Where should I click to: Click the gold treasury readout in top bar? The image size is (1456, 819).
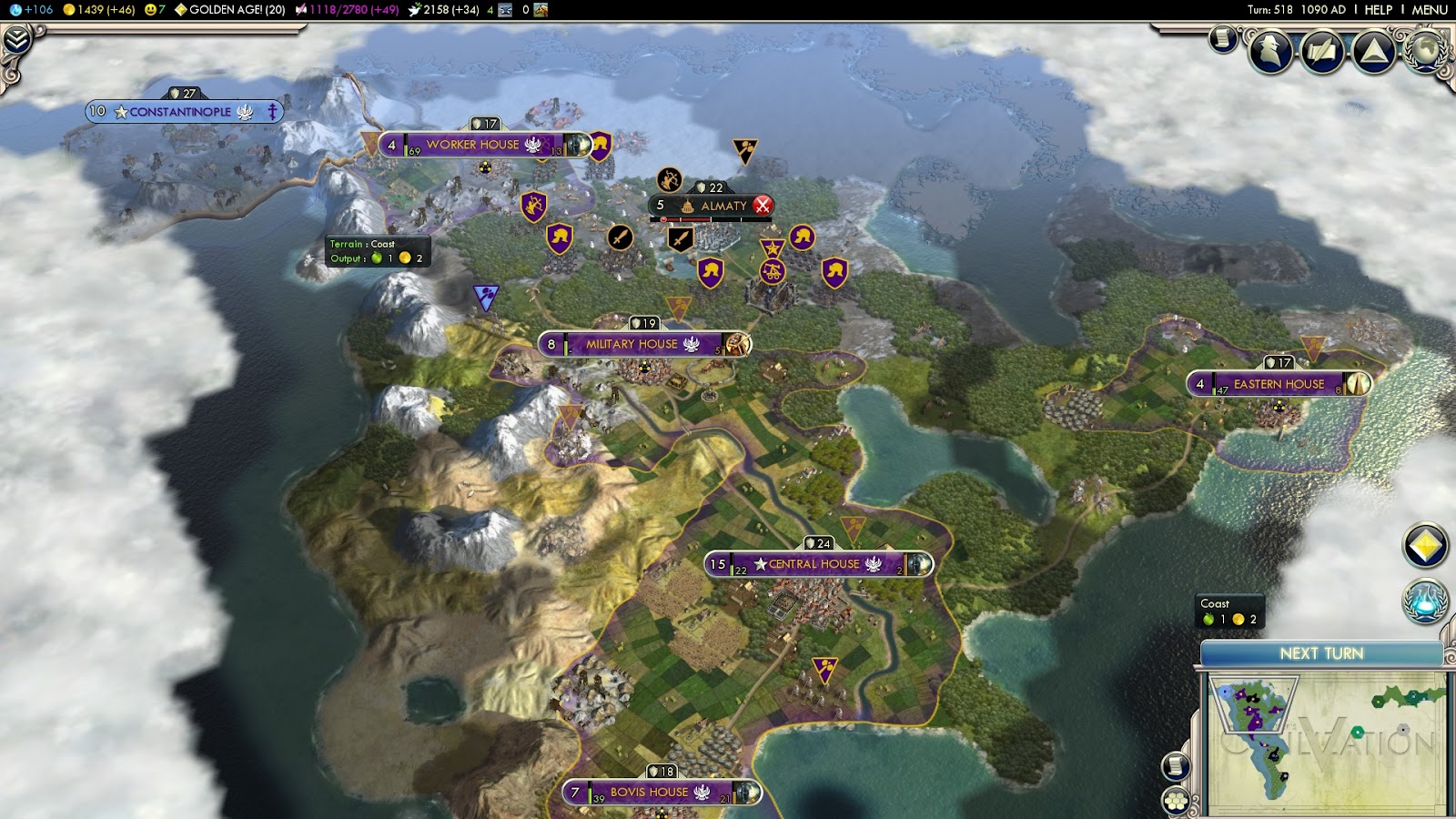coord(98,10)
